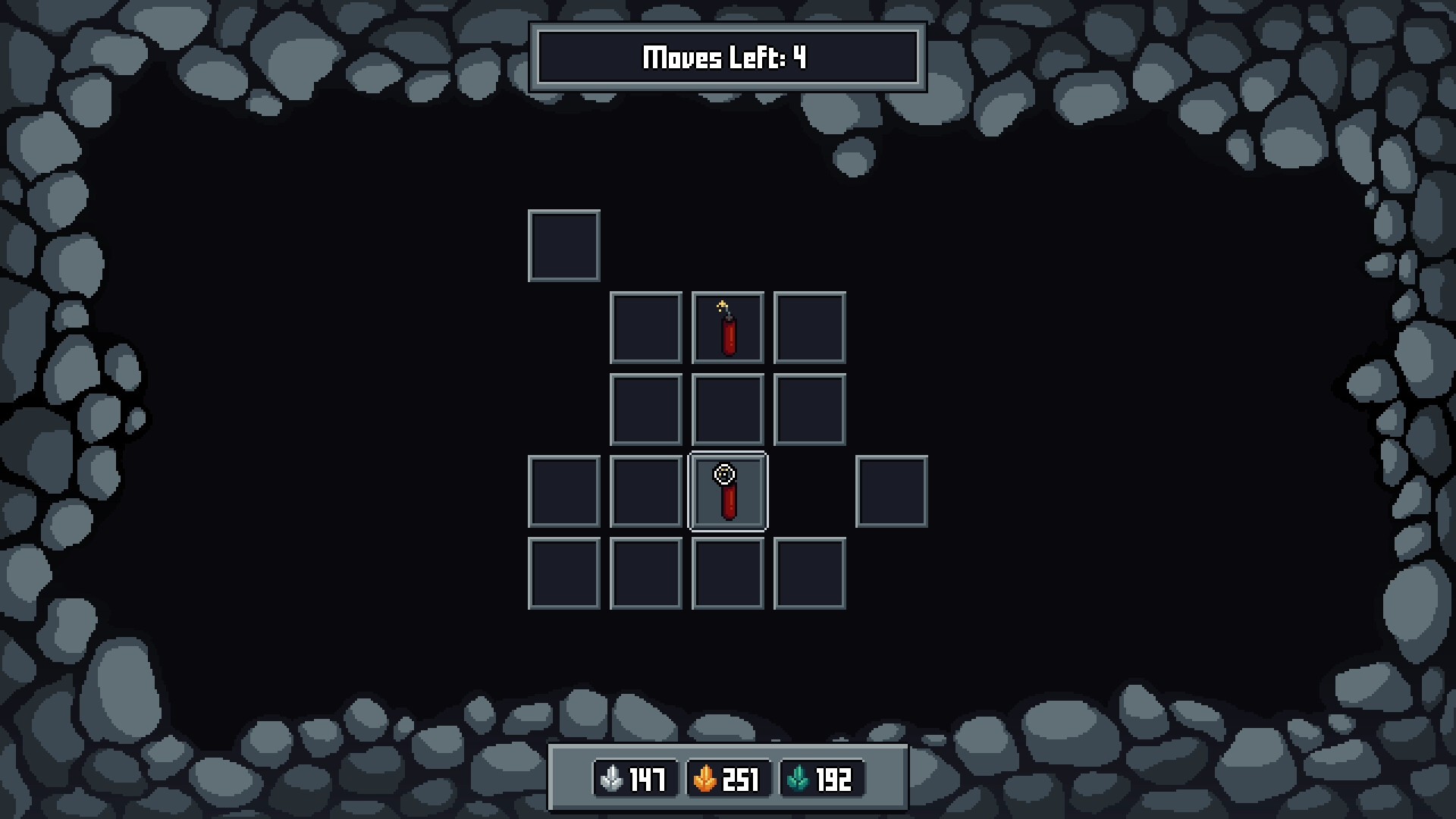1456x819 pixels.
Task: Click the empty tile left of the lit dynamite
Action: 645,329
